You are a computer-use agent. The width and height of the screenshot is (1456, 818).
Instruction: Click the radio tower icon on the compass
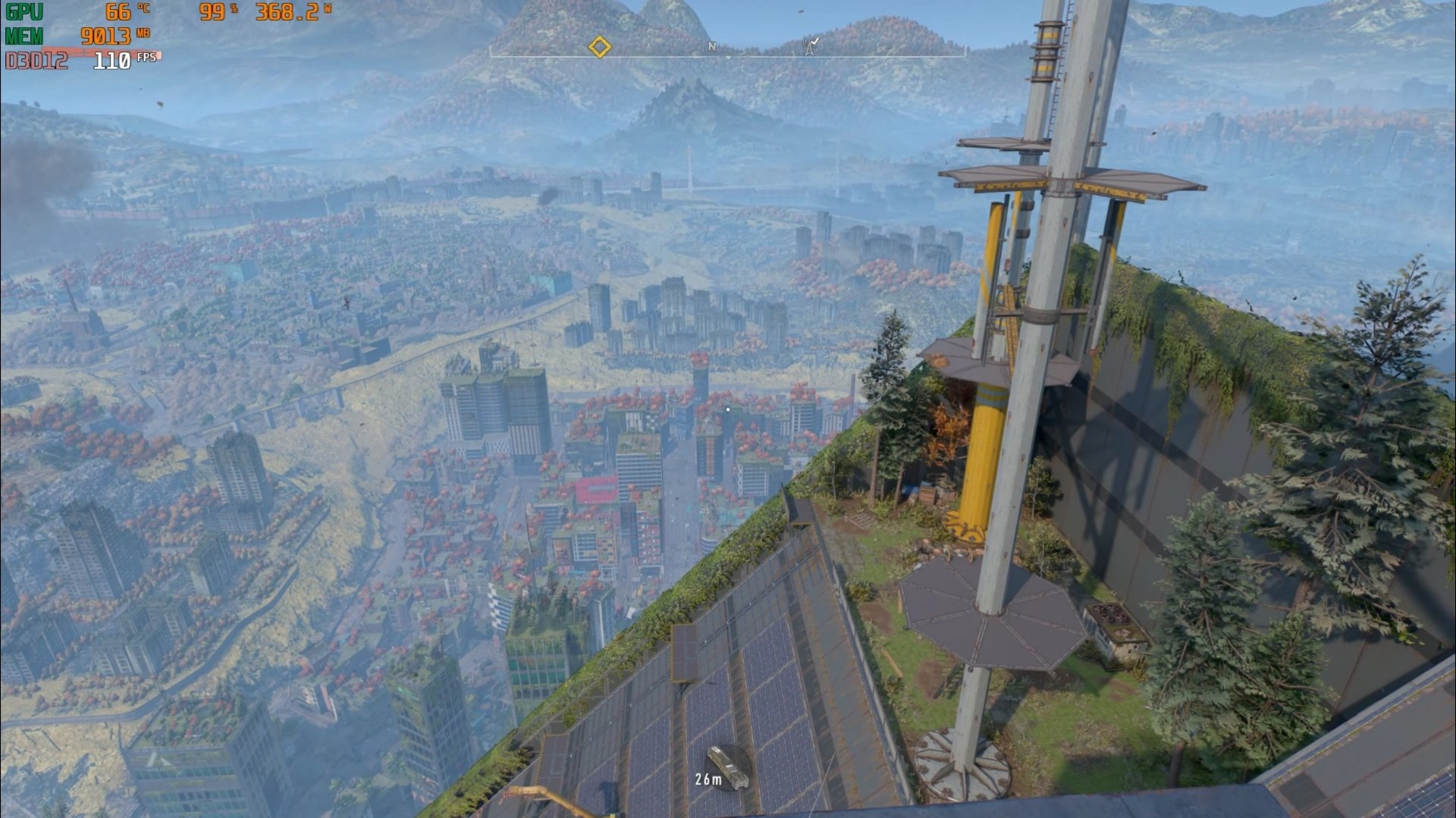[x=810, y=46]
